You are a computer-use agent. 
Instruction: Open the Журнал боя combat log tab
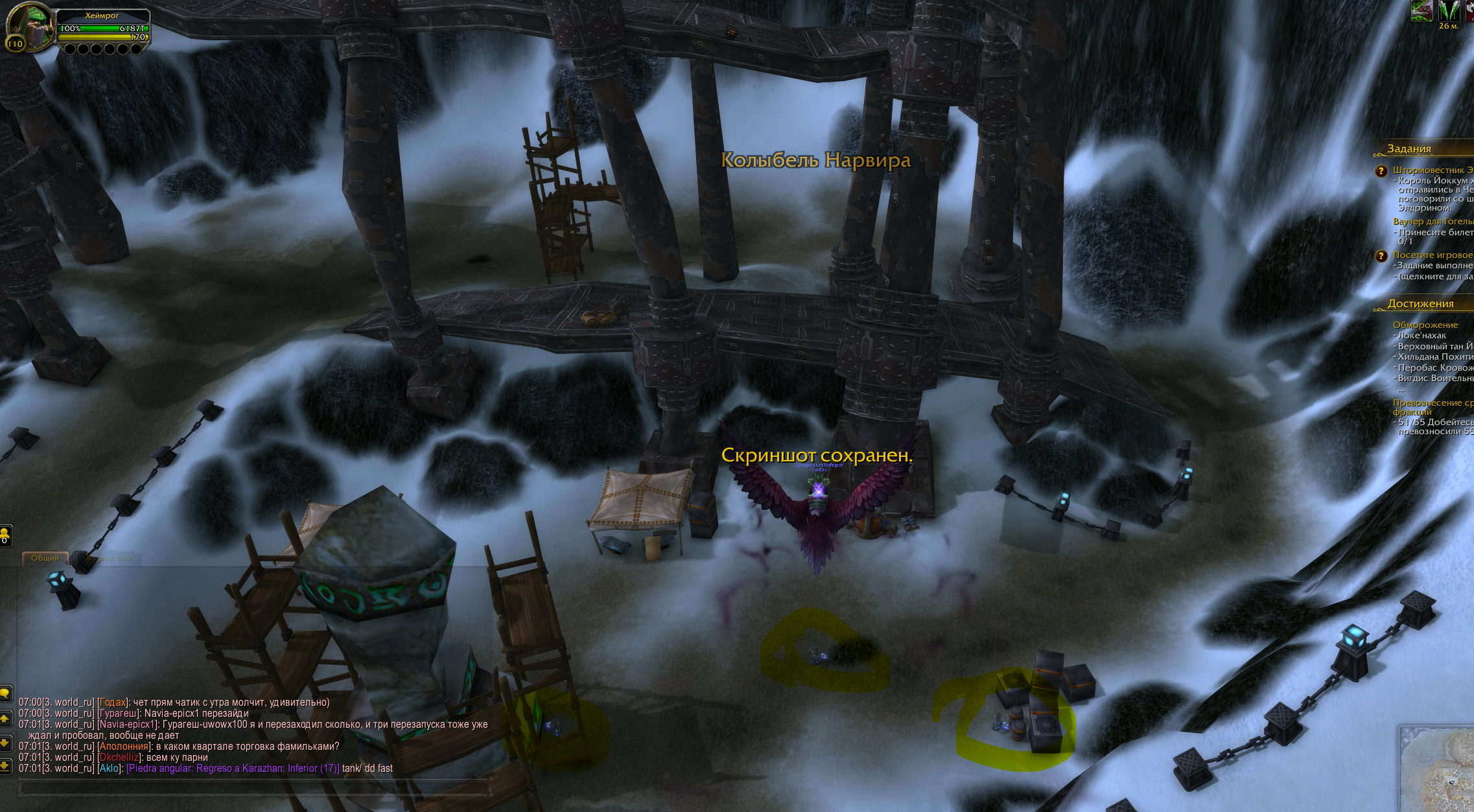point(108,558)
